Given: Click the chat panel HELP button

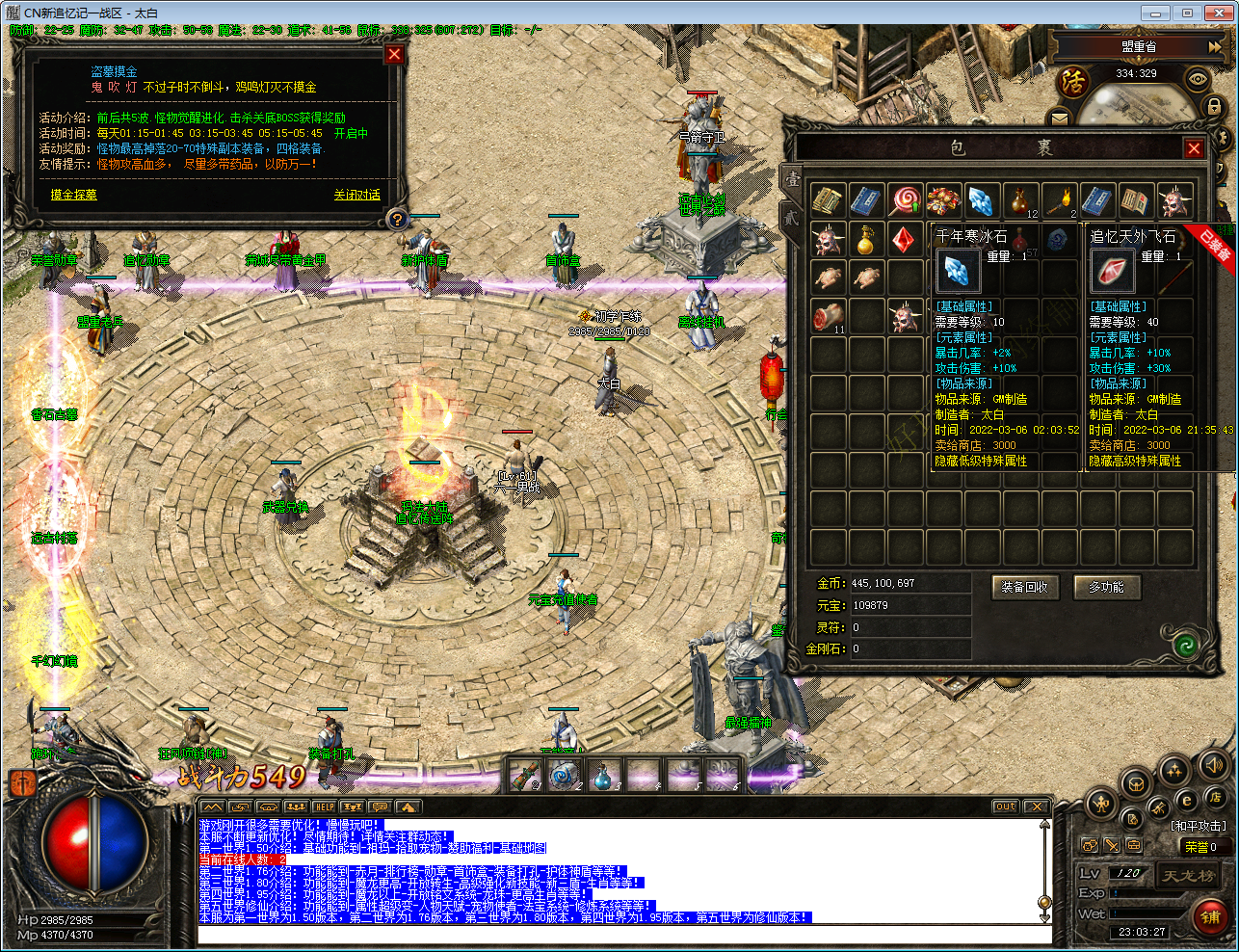Looking at the screenshot, I should point(325,807).
